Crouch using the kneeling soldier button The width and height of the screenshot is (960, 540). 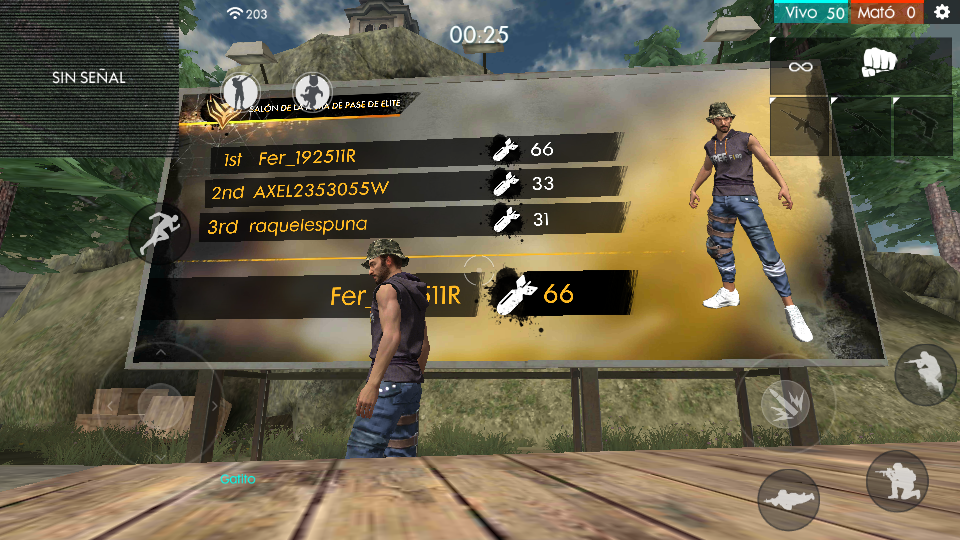point(896,480)
